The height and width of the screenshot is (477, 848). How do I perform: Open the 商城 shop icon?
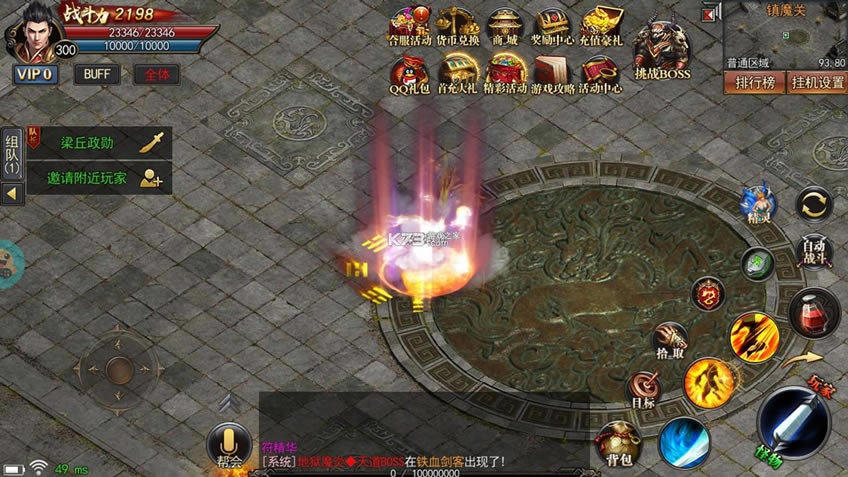[503, 28]
